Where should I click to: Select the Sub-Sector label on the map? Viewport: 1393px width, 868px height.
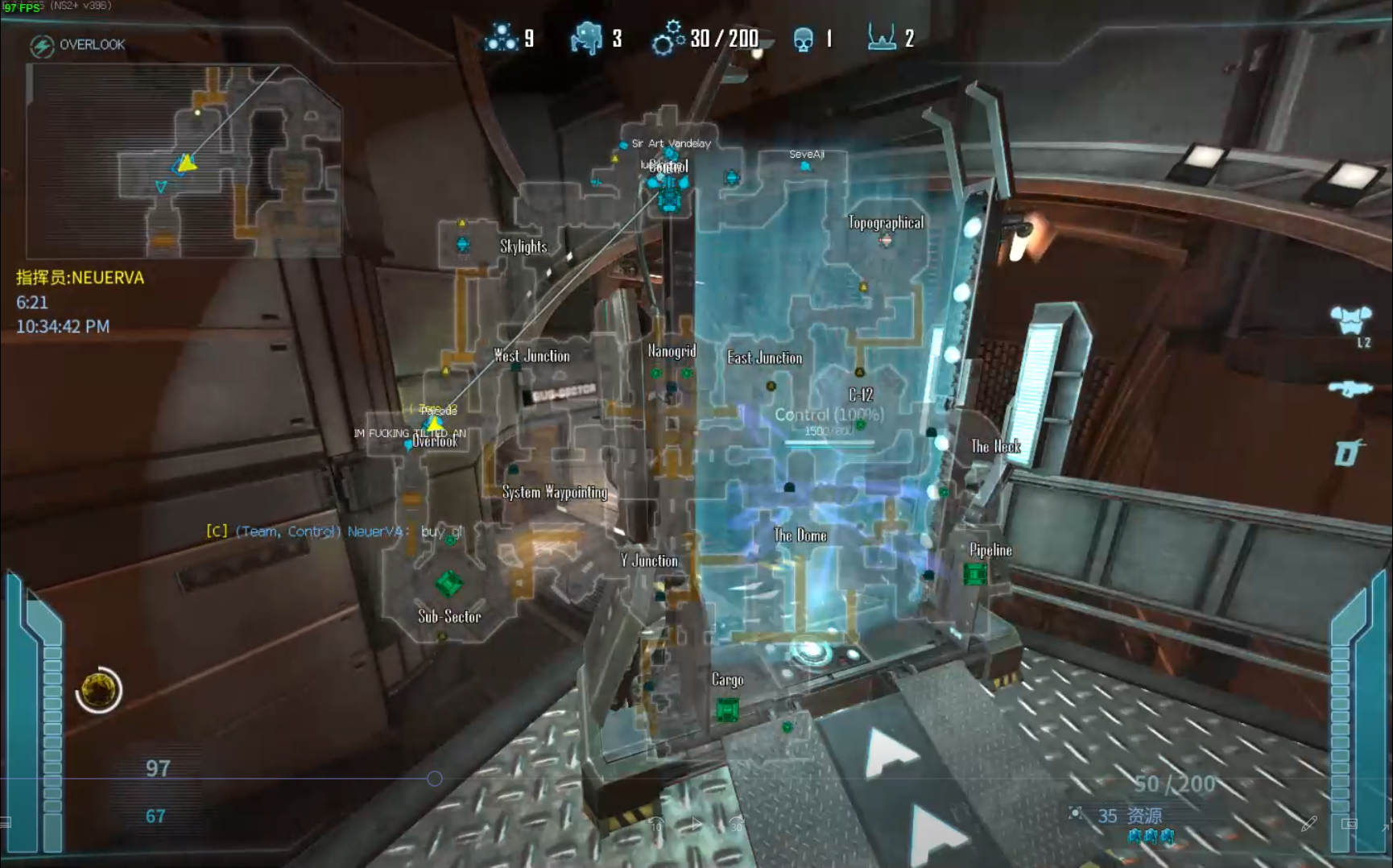click(x=449, y=617)
